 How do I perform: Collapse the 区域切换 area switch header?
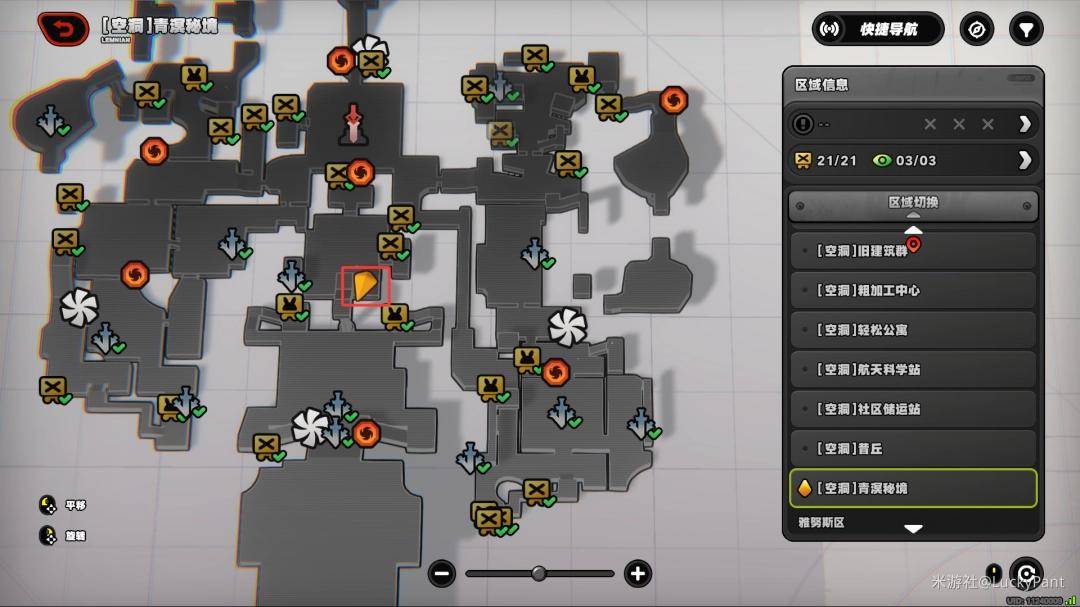(x=913, y=205)
